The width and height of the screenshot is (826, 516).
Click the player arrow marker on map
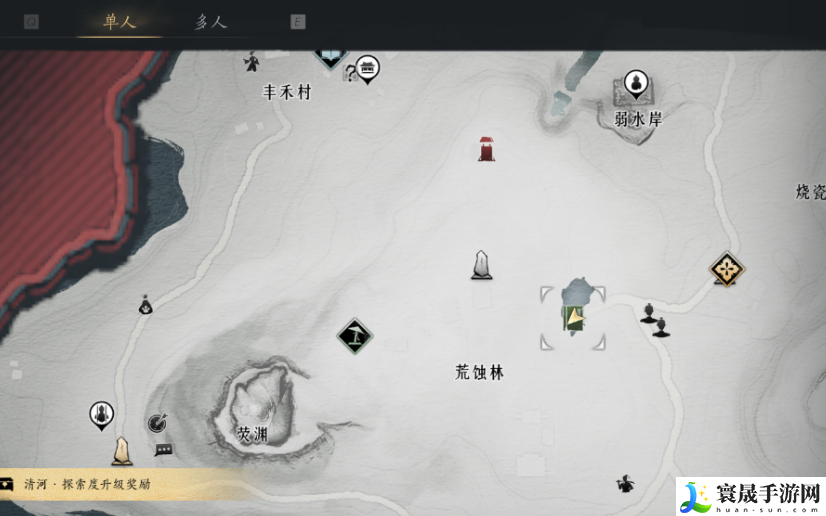pyautogui.click(x=574, y=319)
